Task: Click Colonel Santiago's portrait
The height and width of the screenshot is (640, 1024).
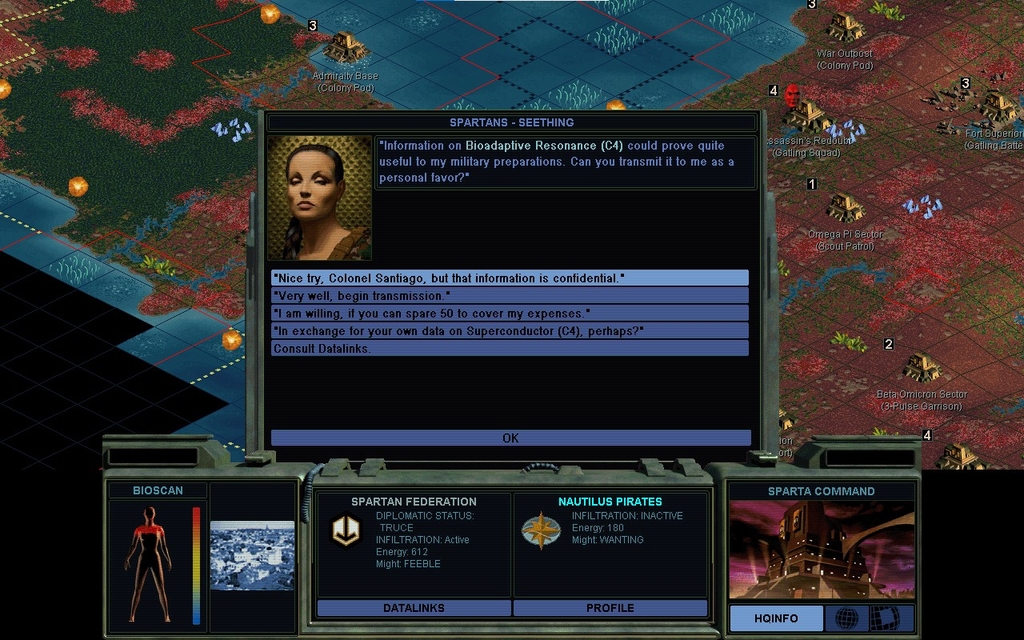Action: [319, 198]
